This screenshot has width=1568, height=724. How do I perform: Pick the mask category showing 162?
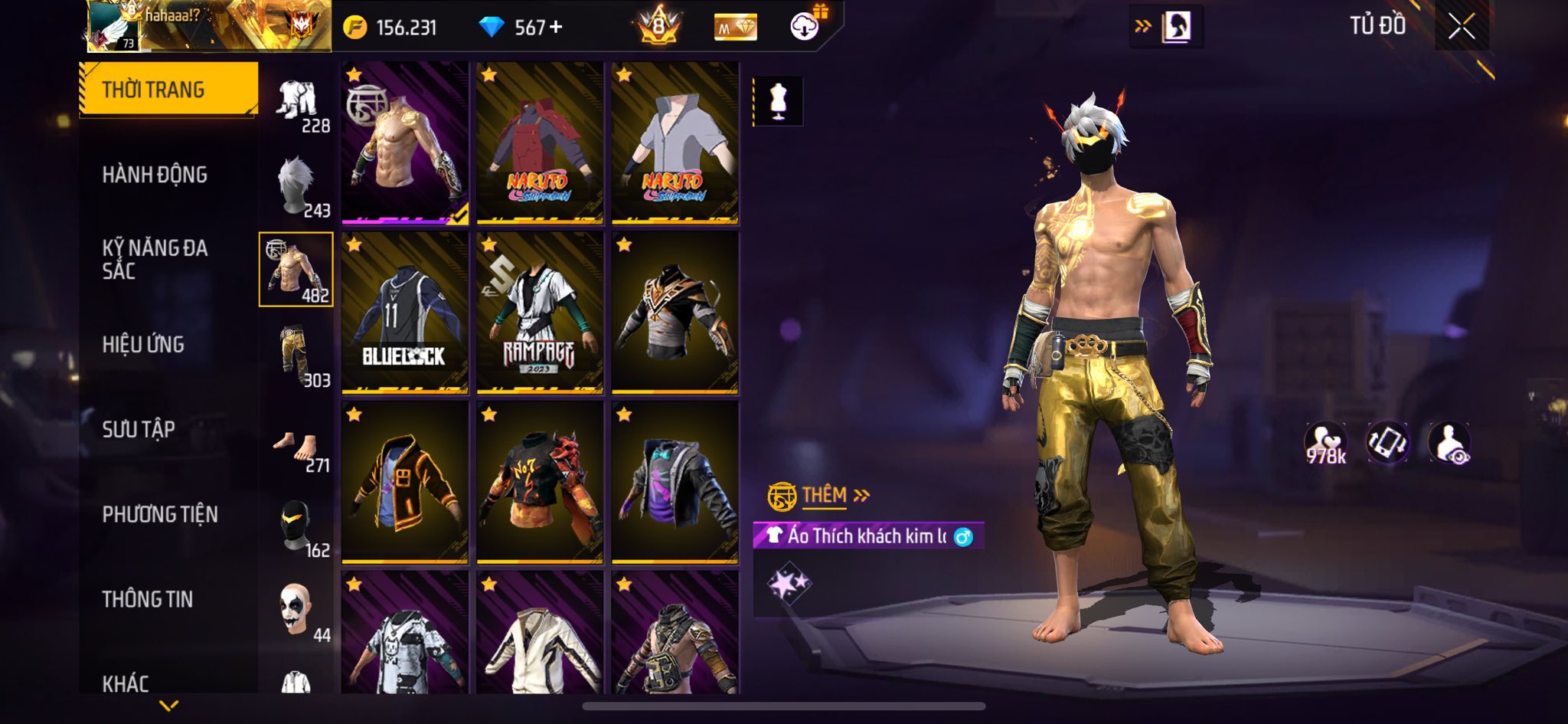pos(297,527)
